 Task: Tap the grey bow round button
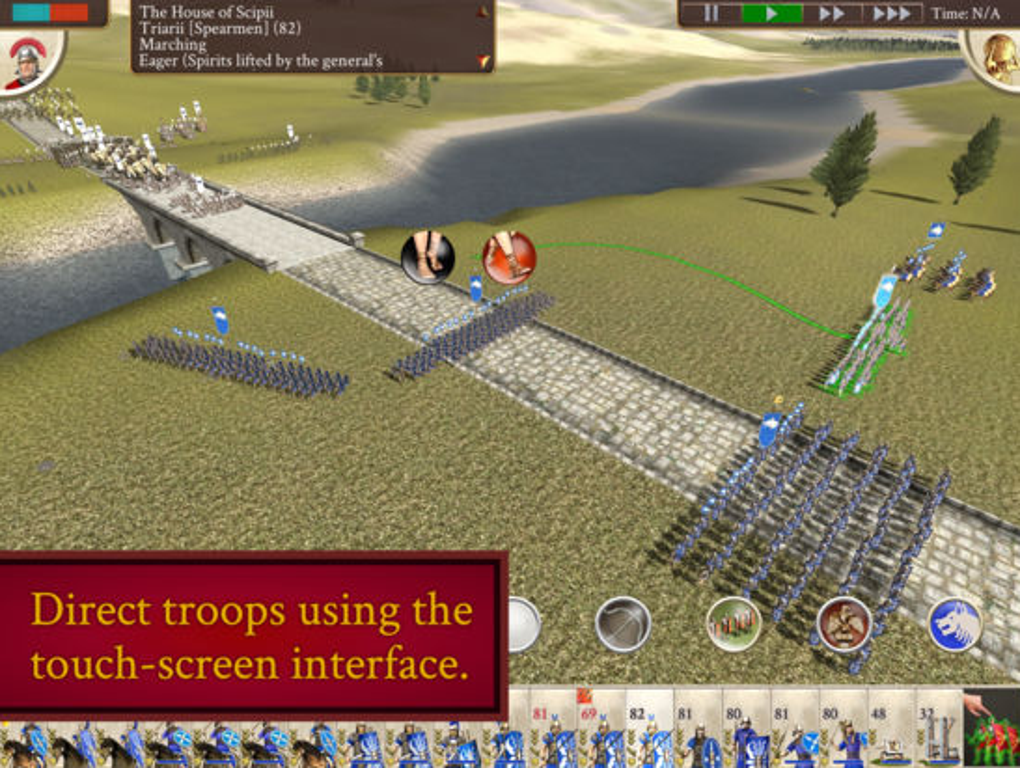(x=622, y=624)
